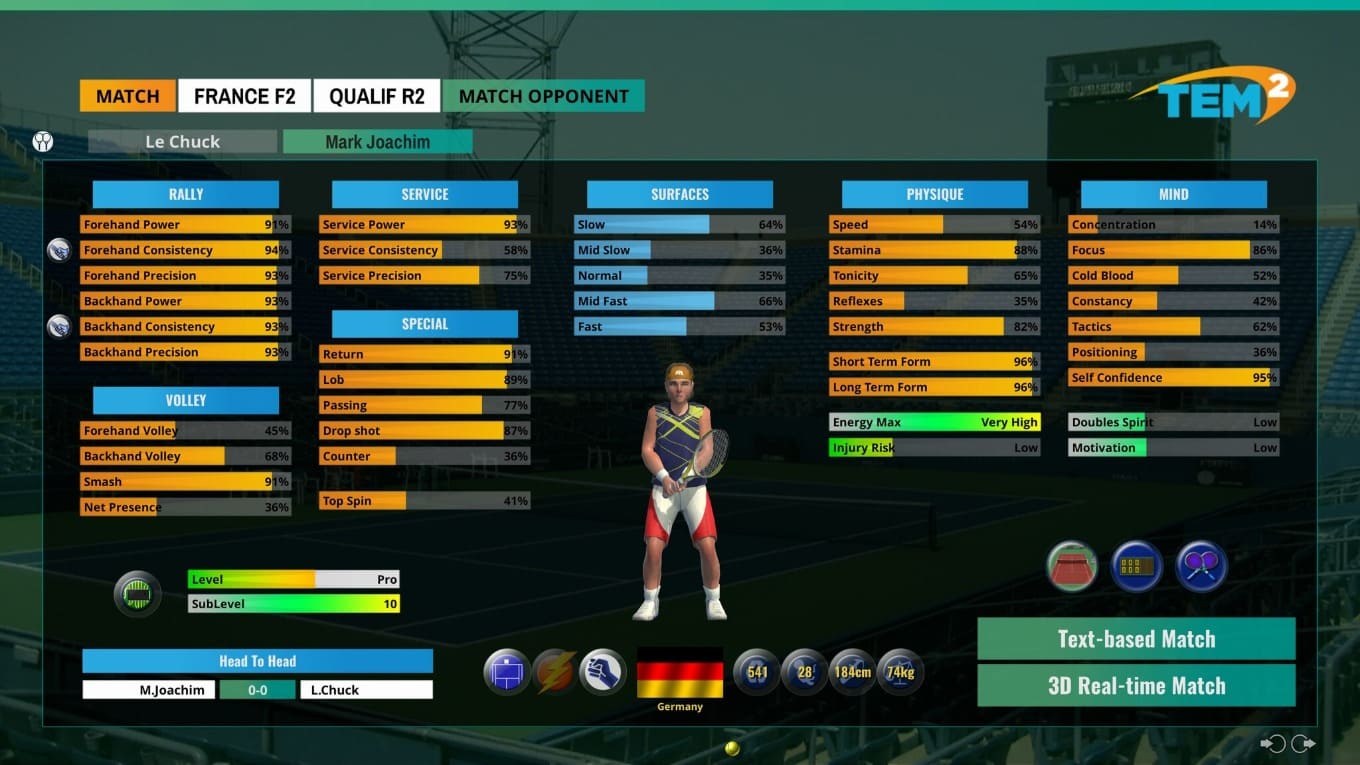1360x765 pixels.
Task: Go to next page with right arrow
Action: [x=1303, y=743]
